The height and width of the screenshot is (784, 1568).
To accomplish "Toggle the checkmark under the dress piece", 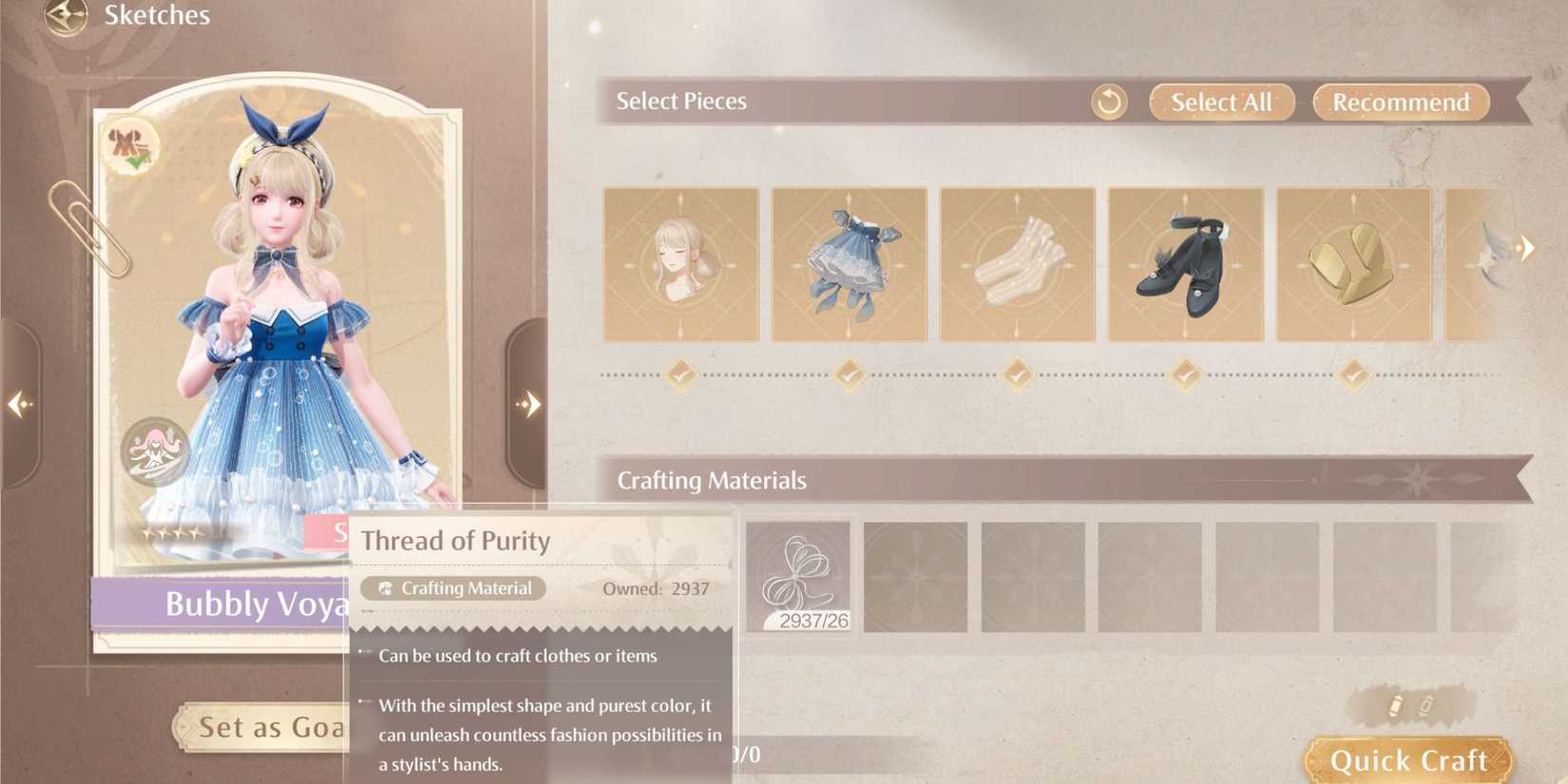I will click(849, 375).
